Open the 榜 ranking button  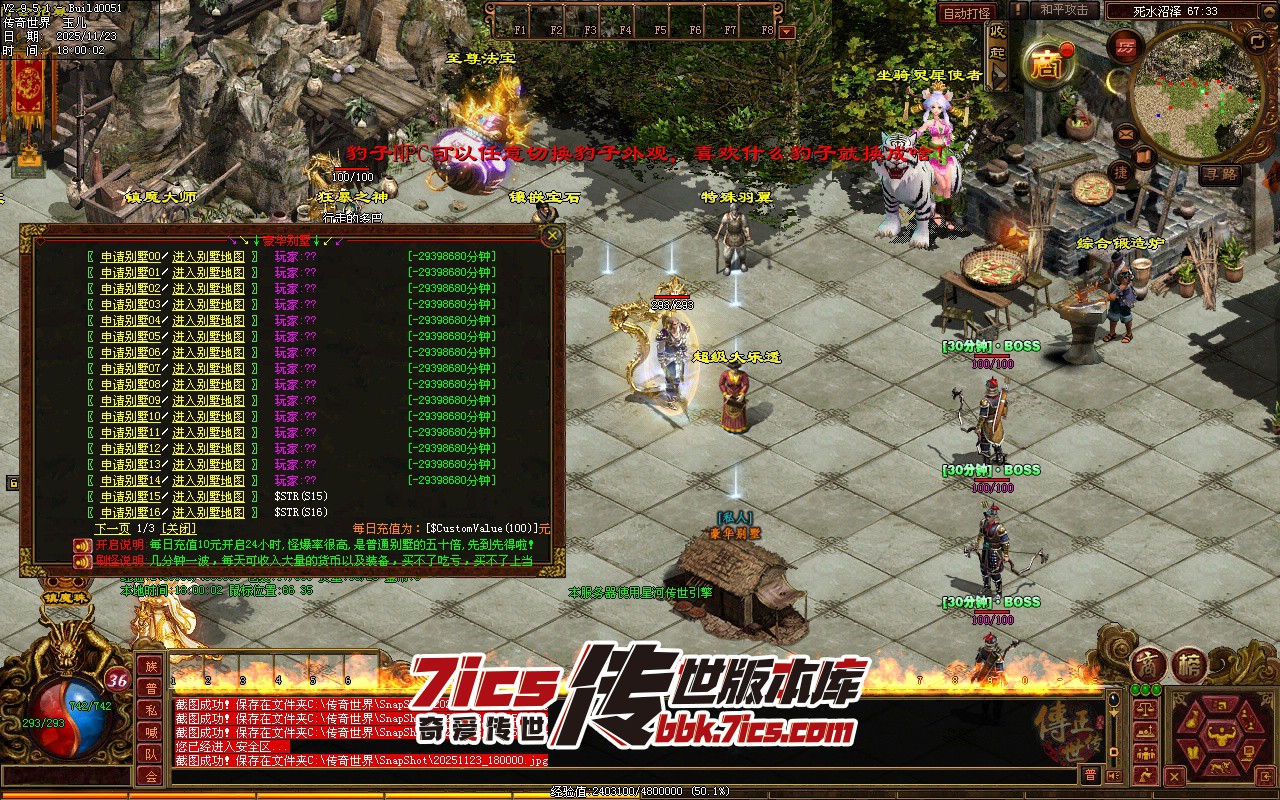click(1188, 665)
